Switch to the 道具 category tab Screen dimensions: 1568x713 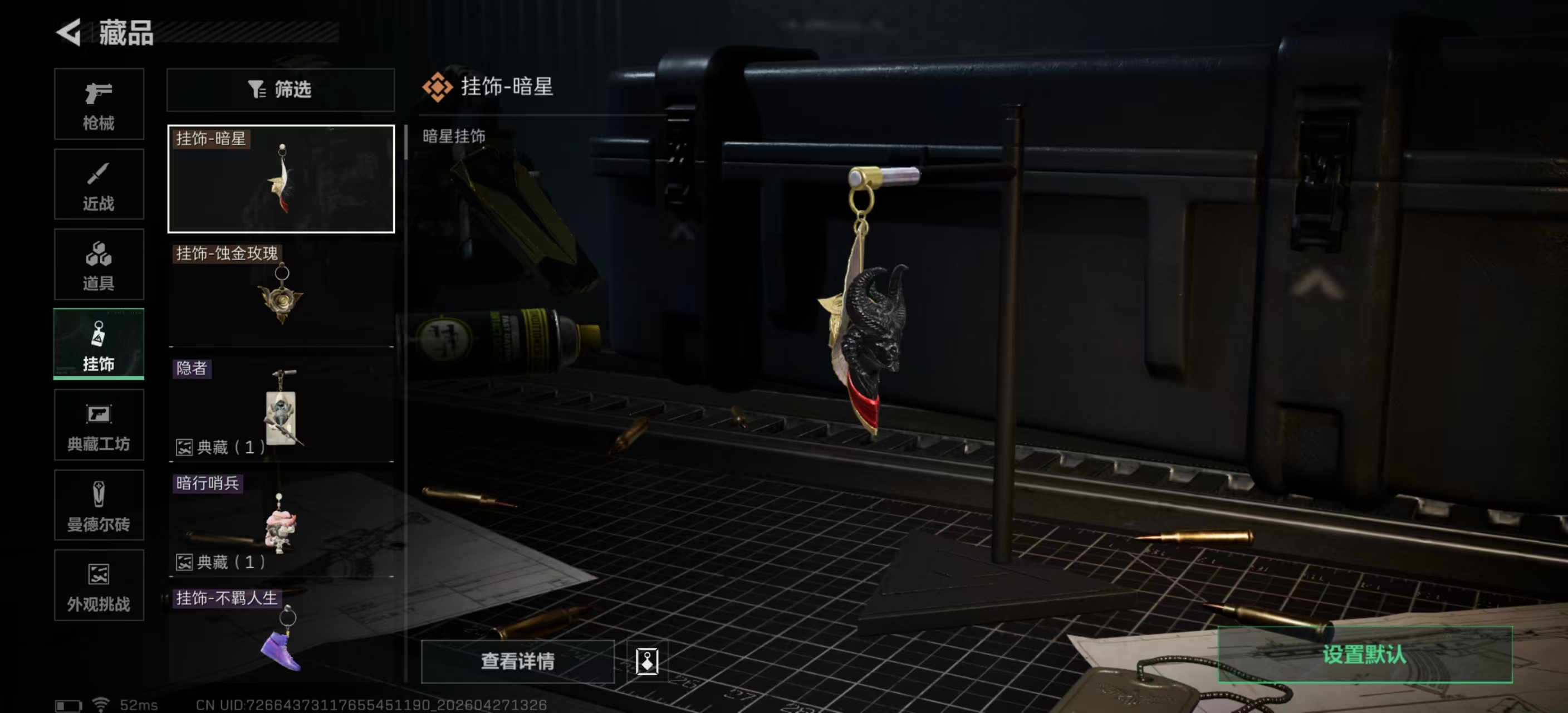click(99, 264)
